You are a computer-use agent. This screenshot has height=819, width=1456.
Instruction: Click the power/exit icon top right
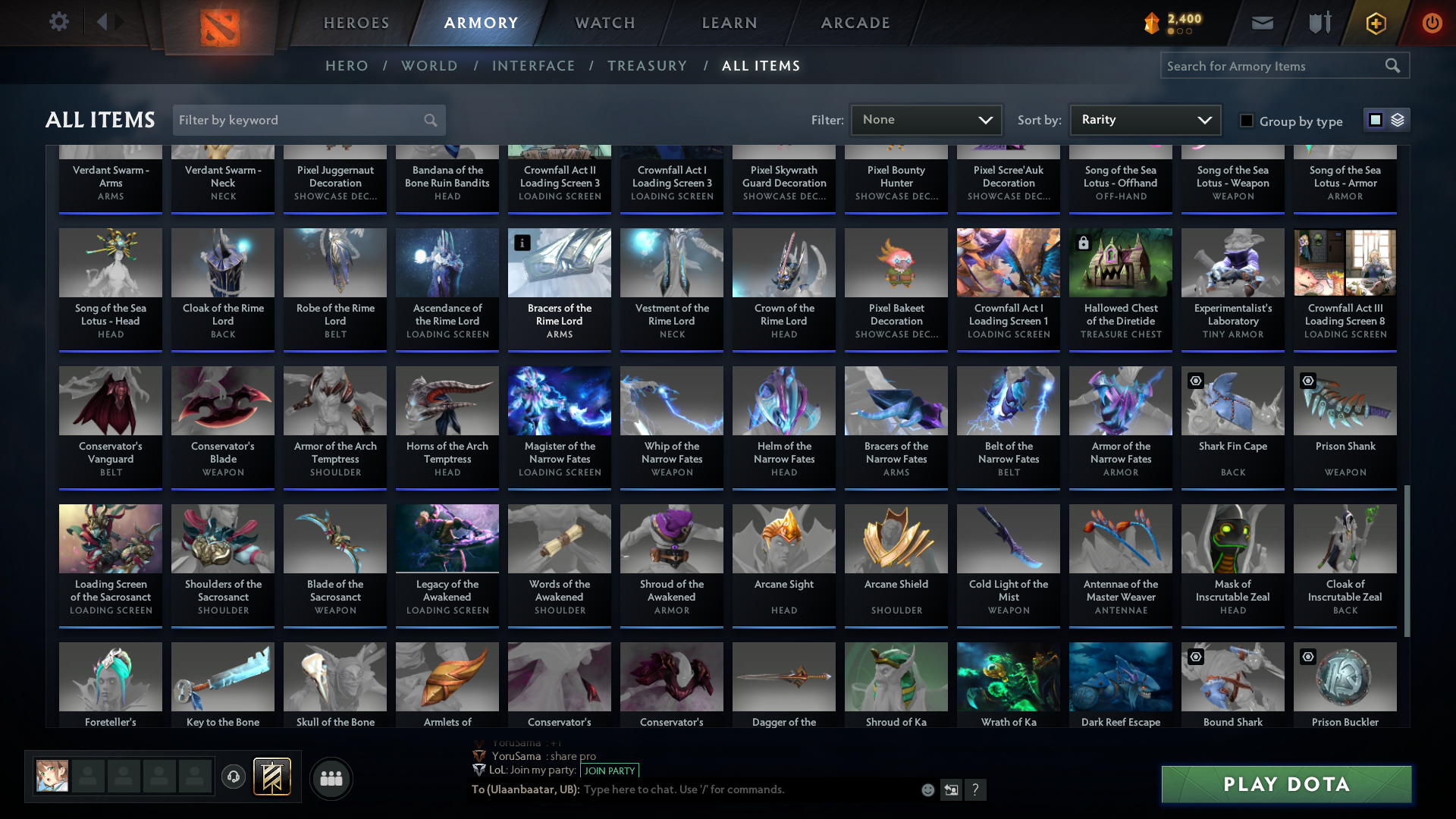point(1432,23)
